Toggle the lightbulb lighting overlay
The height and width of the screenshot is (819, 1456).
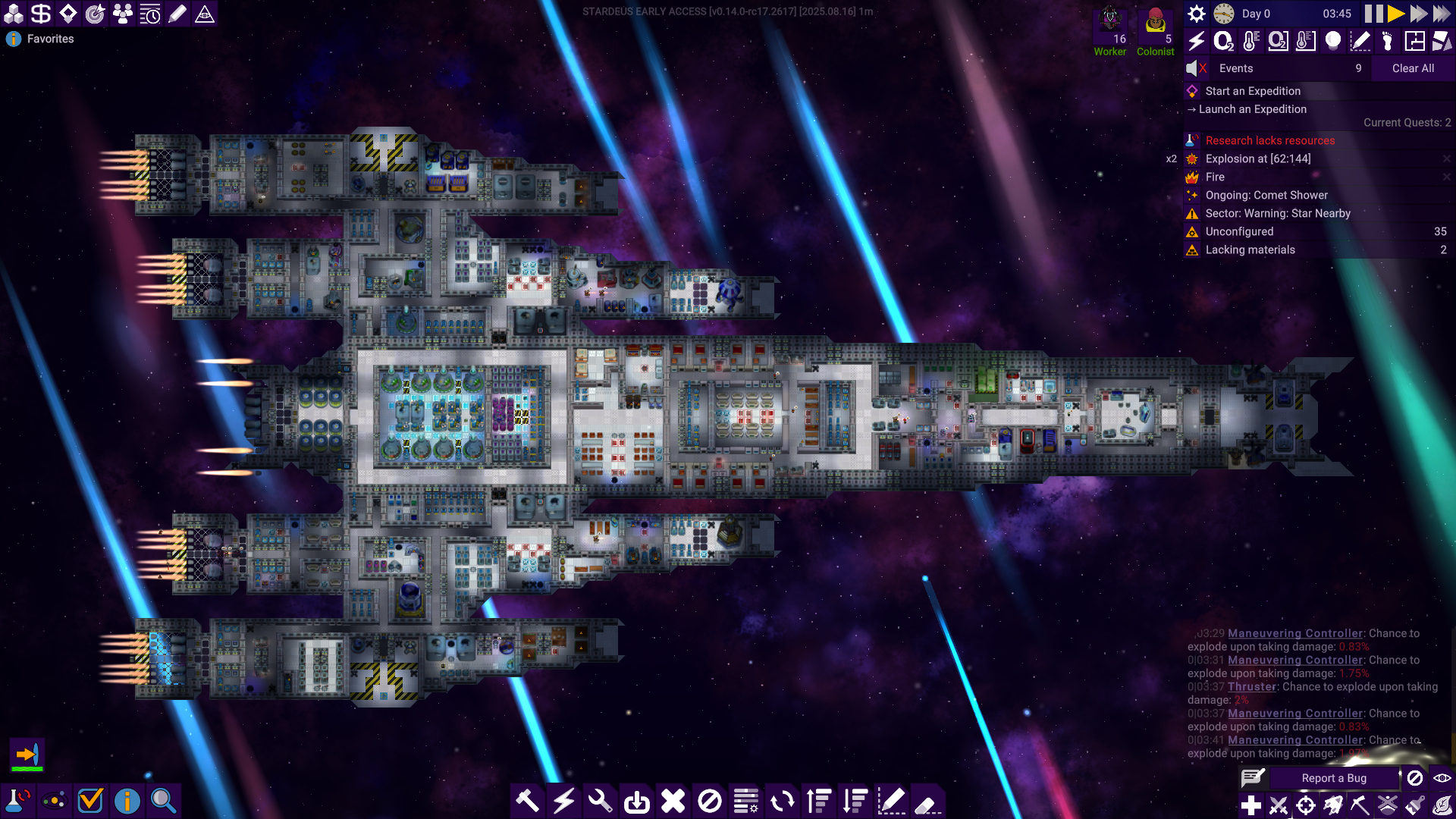[1332, 41]
